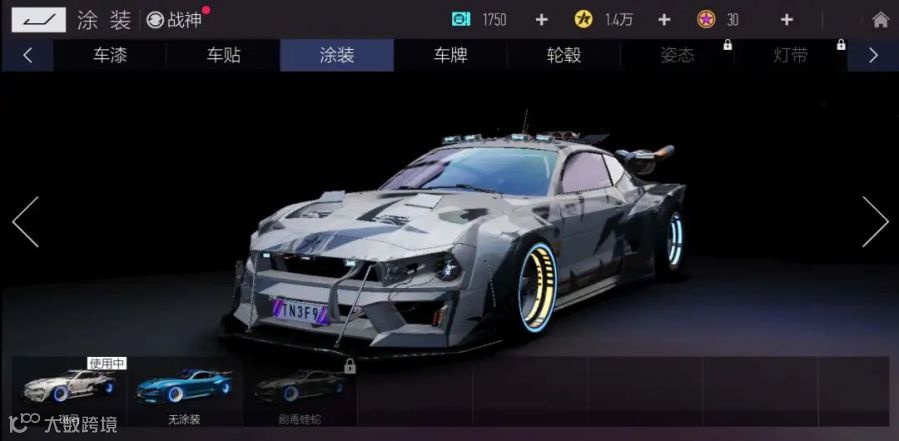Add more of the purple star currency

tap(786, 20)
